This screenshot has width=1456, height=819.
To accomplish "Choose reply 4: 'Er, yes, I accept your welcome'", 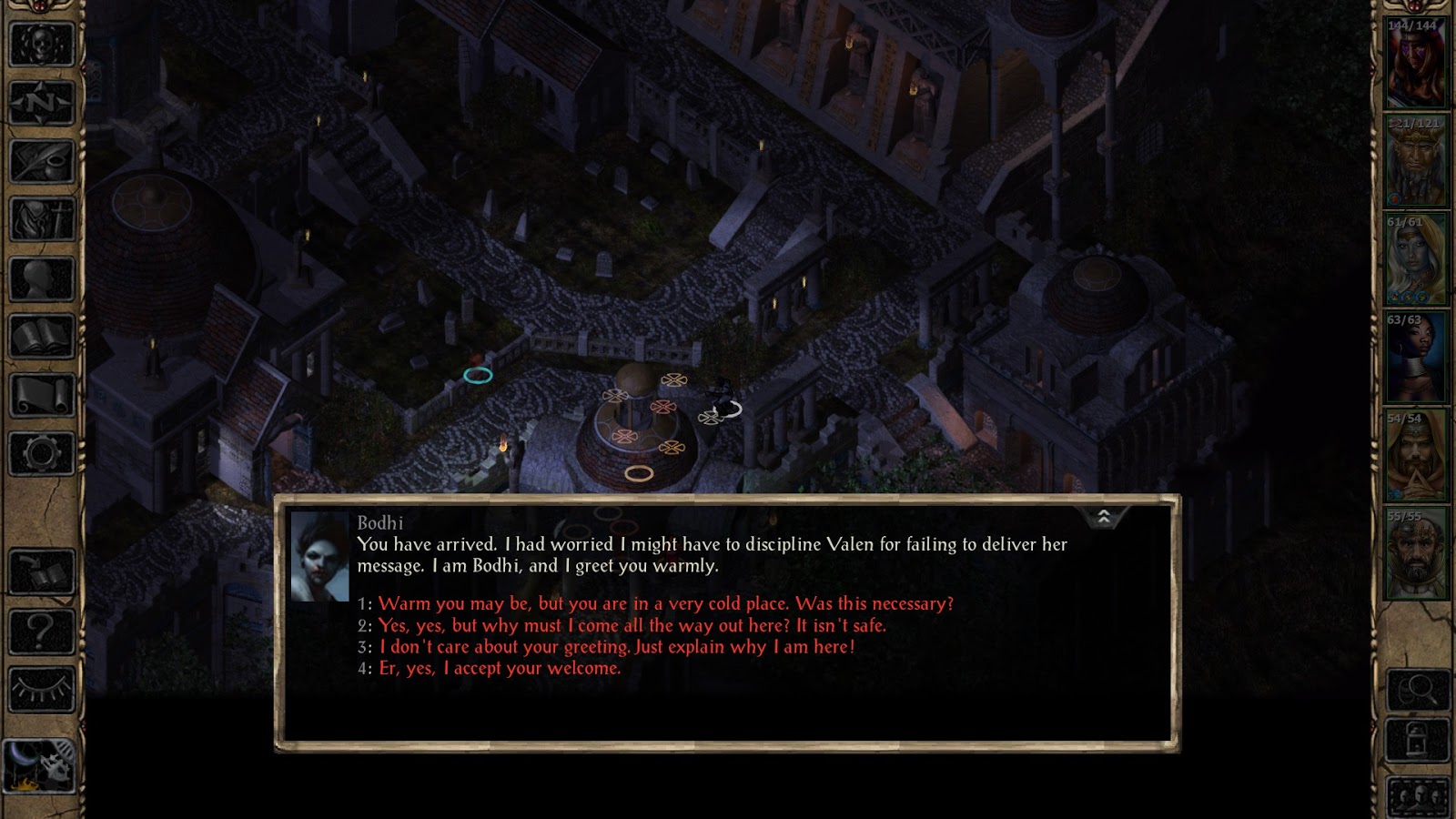I will tap(496, 669).
